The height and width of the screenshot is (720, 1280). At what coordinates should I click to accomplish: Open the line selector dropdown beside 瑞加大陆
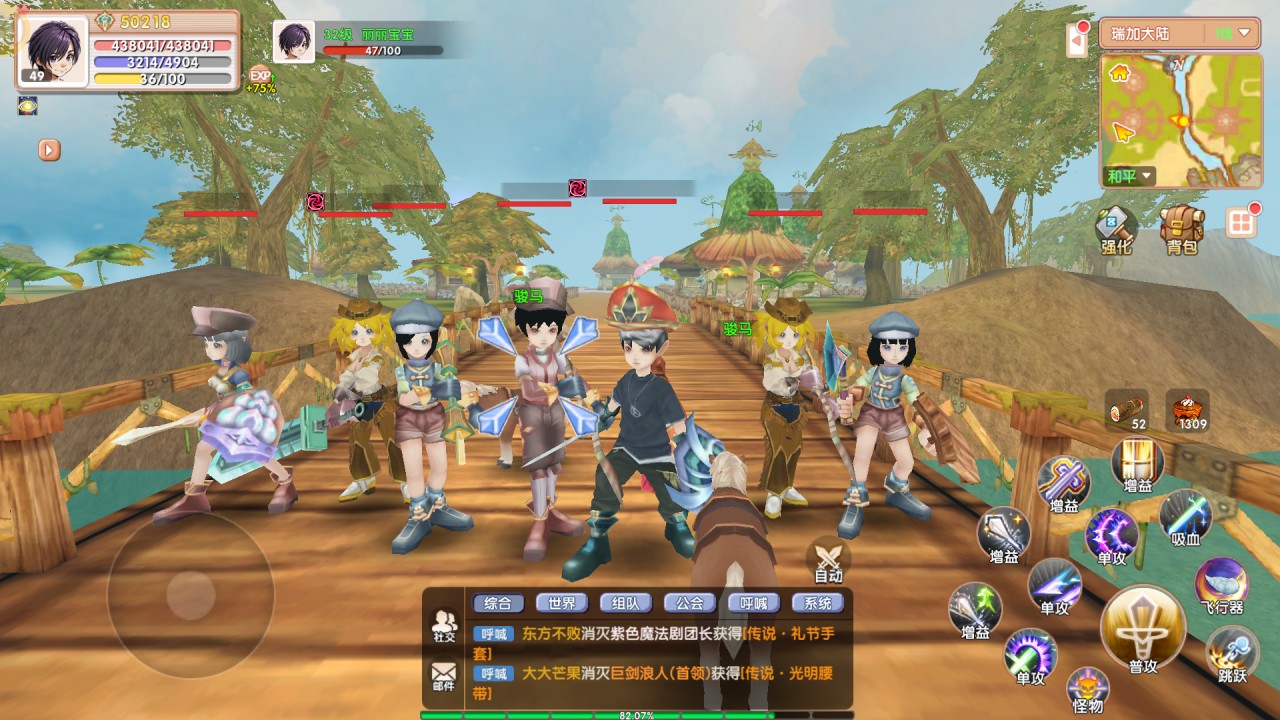pyautogui.click(x=1235, y=33)
